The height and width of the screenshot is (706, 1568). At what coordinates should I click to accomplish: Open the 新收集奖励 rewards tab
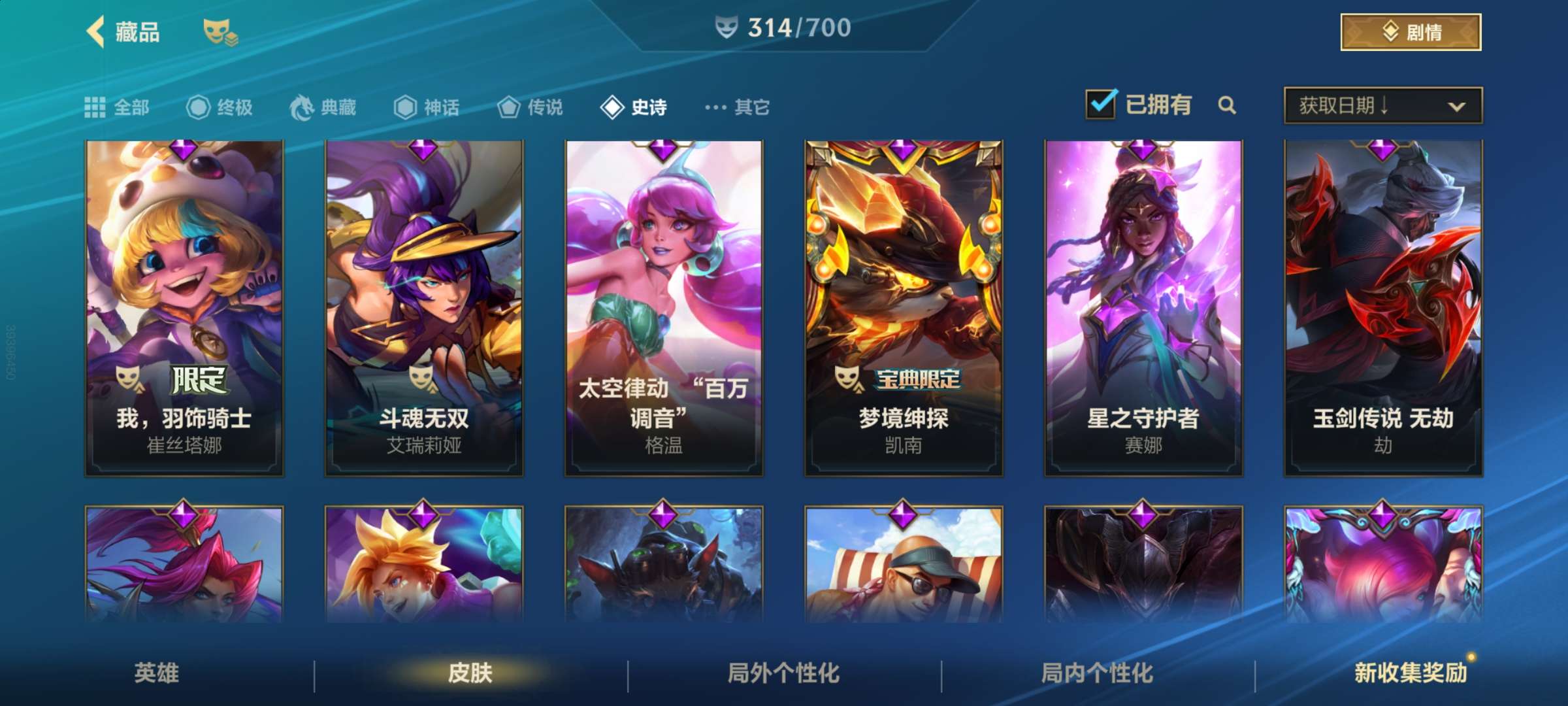click(1411, 673)
